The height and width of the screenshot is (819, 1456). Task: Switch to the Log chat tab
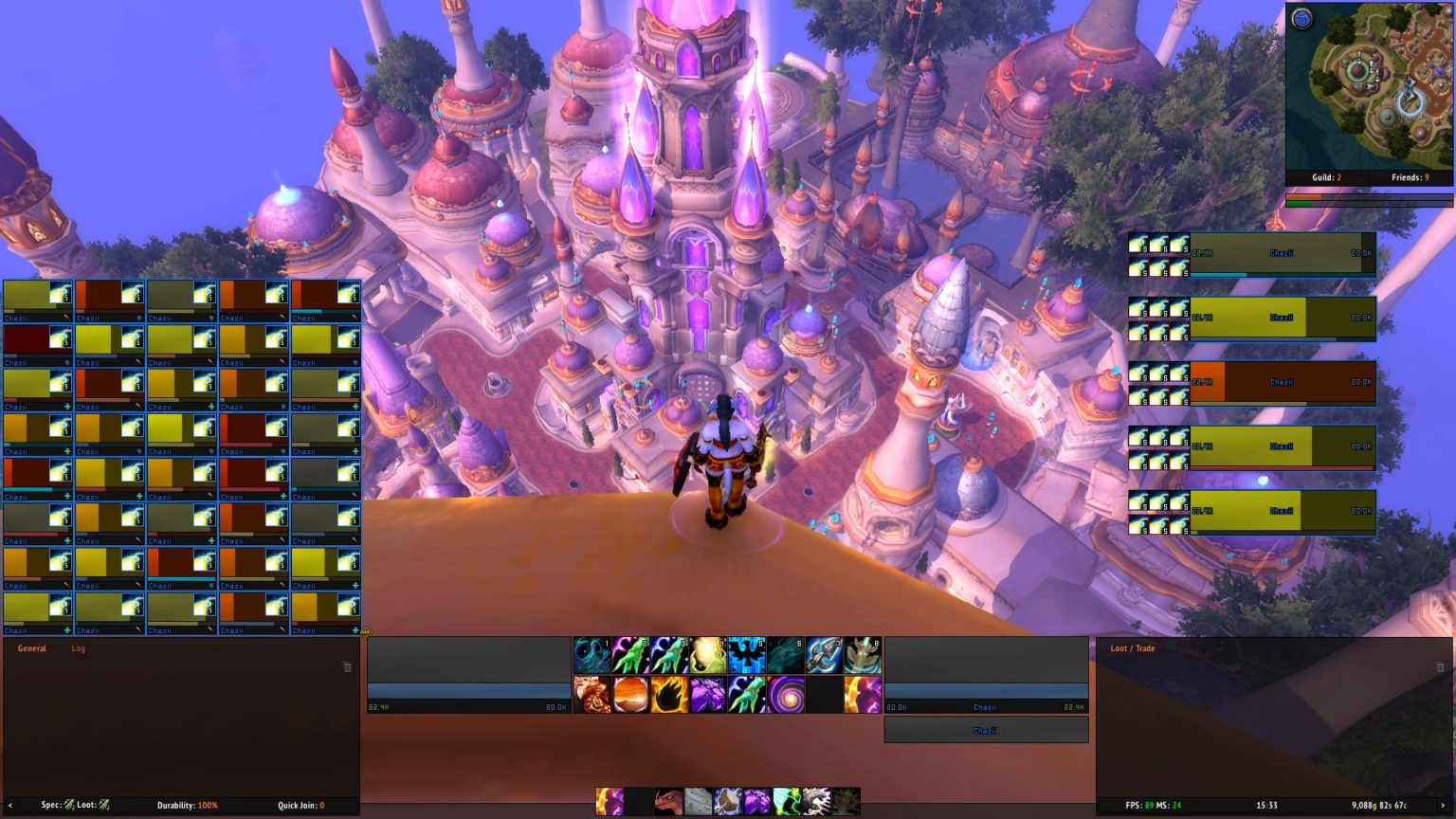(78, 648)
